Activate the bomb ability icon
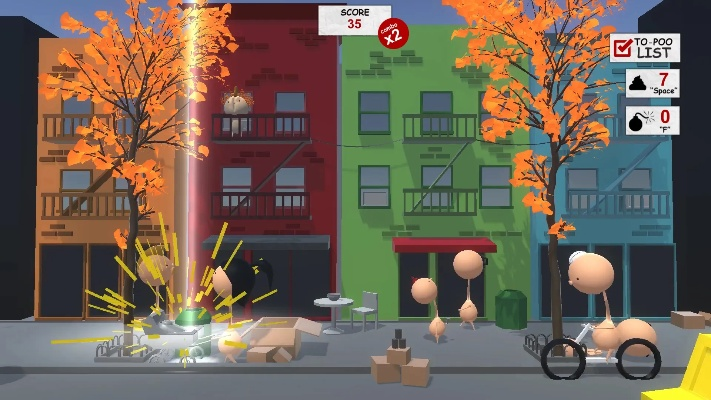This screenshot has width=711, height=400. pos(638,122)
